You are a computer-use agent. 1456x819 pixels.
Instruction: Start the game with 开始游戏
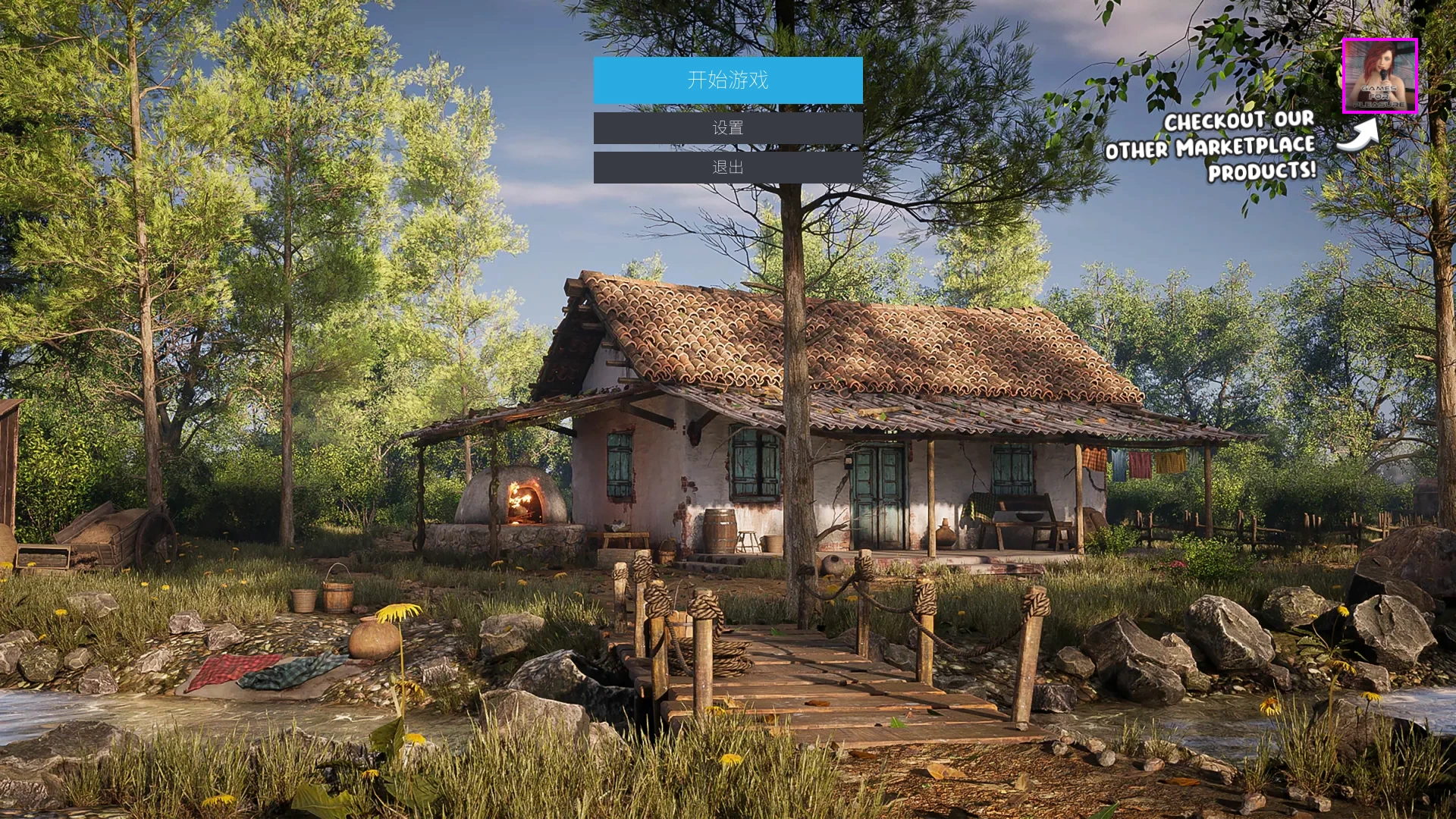(728, 80)
